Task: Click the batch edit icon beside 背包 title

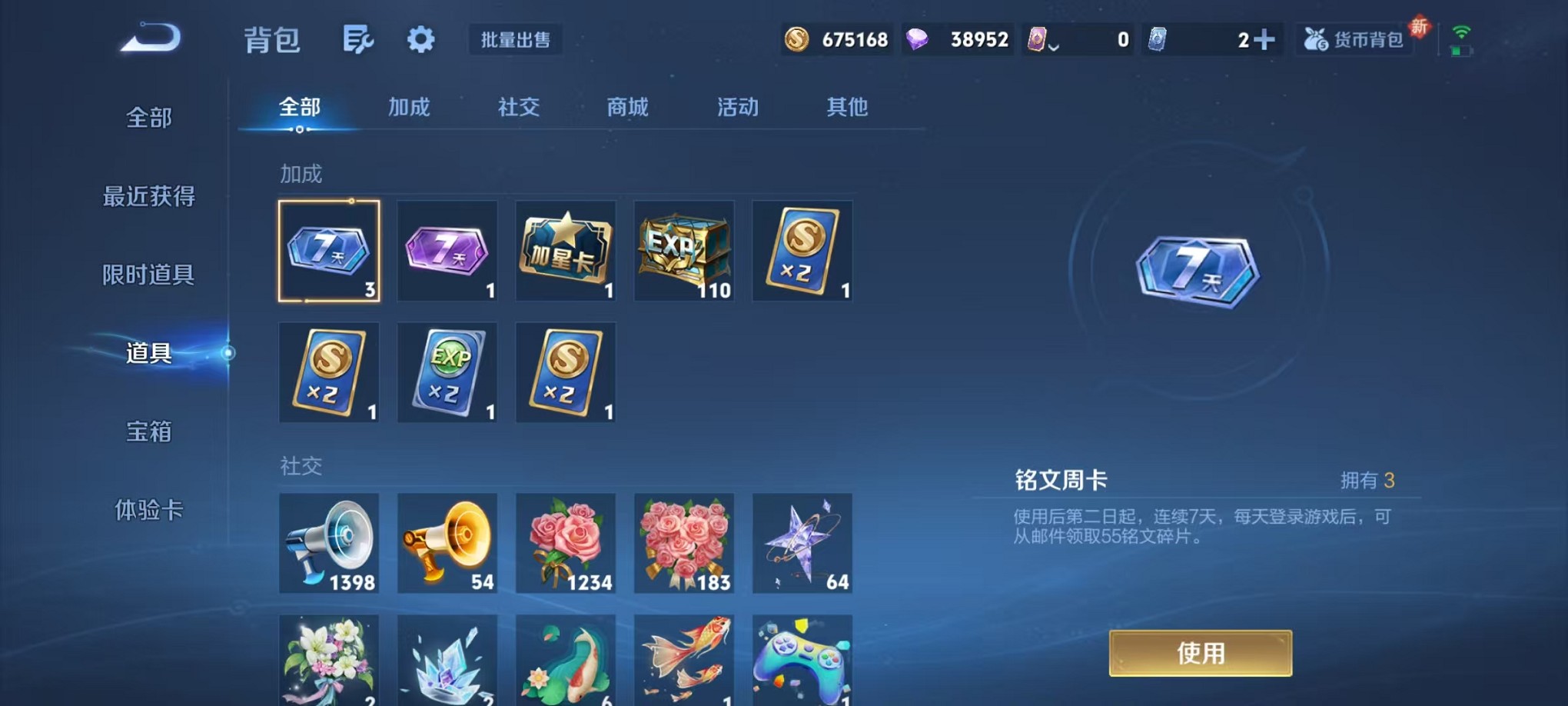Action: pos(357,38)
